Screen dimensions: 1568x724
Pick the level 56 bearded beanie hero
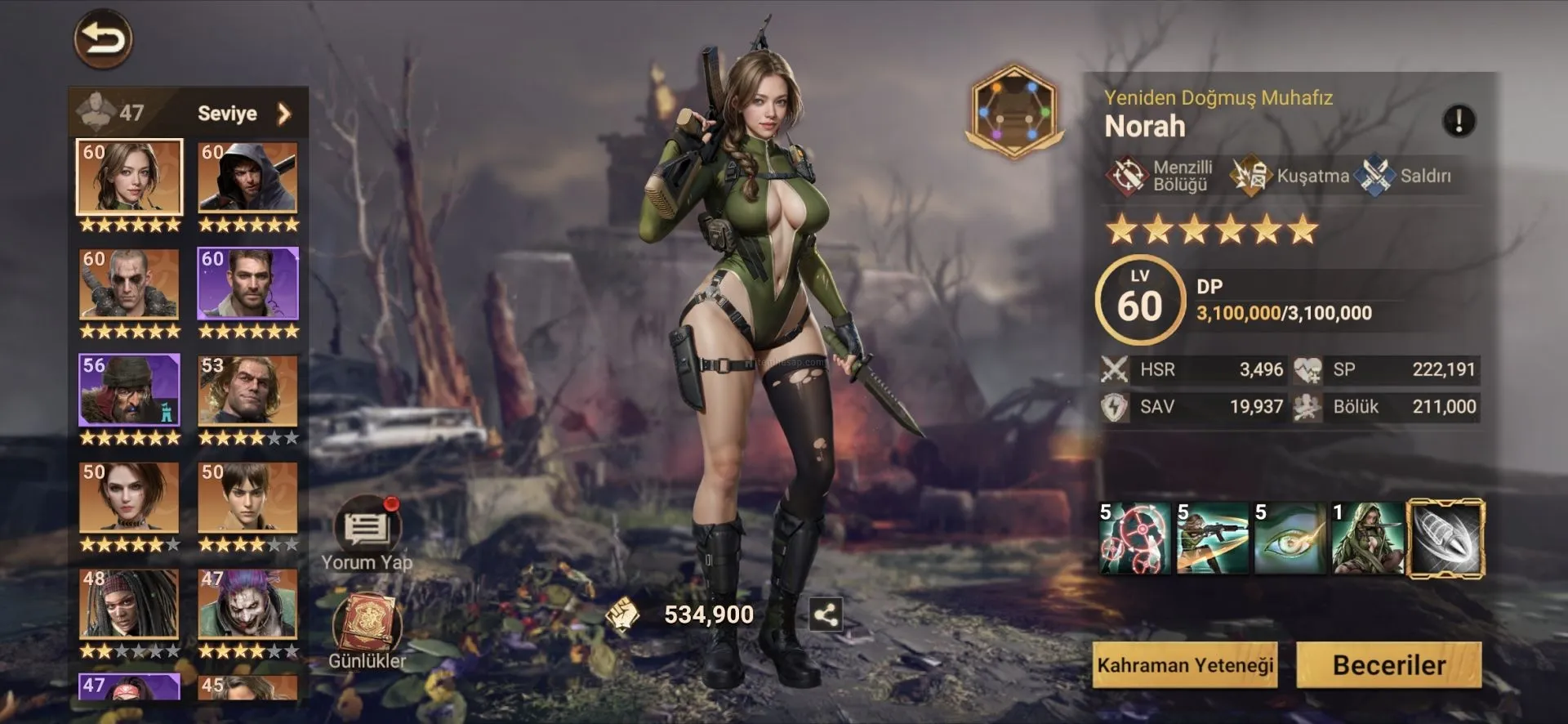pyautogui.click(x=129, y=390)
